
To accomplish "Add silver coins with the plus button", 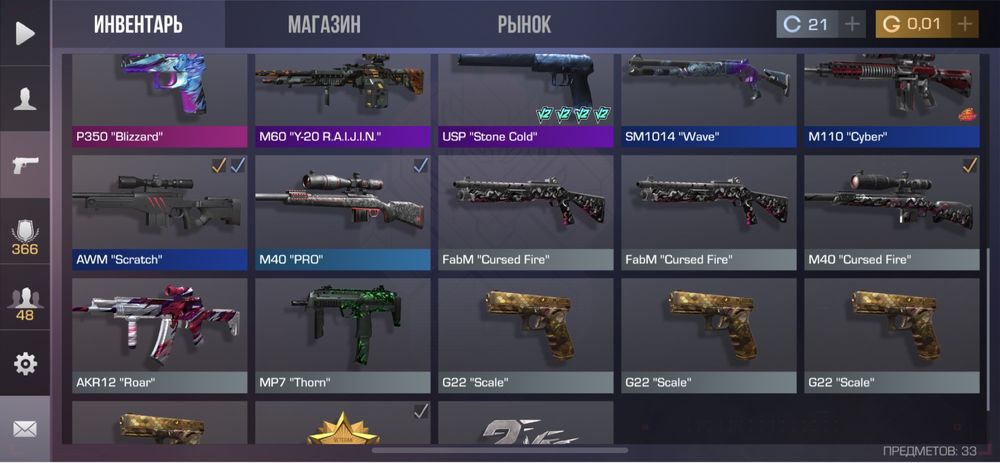I will tap(851, 24).
